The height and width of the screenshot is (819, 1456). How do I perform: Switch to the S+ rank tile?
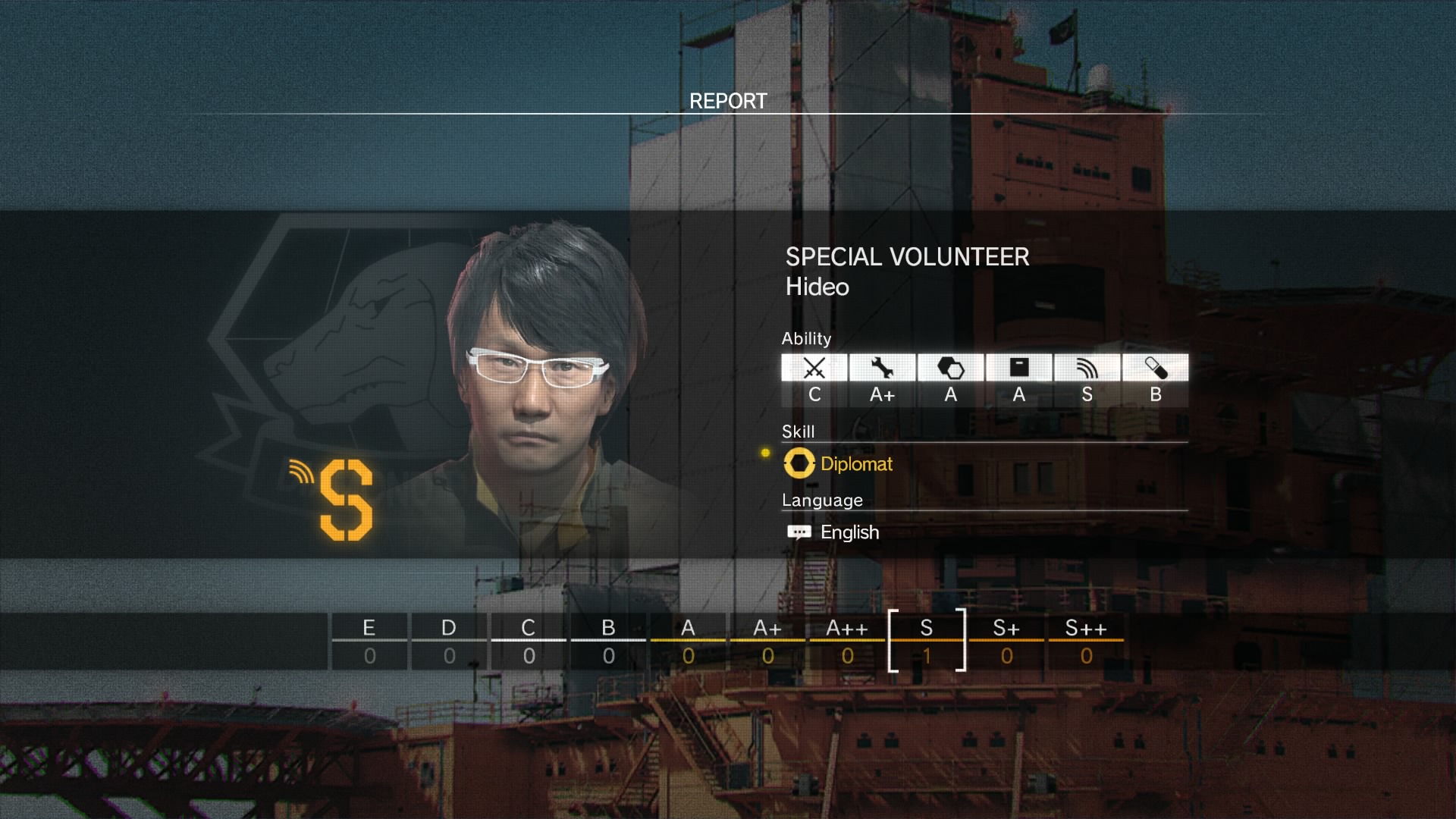(x=1006, y=642)
